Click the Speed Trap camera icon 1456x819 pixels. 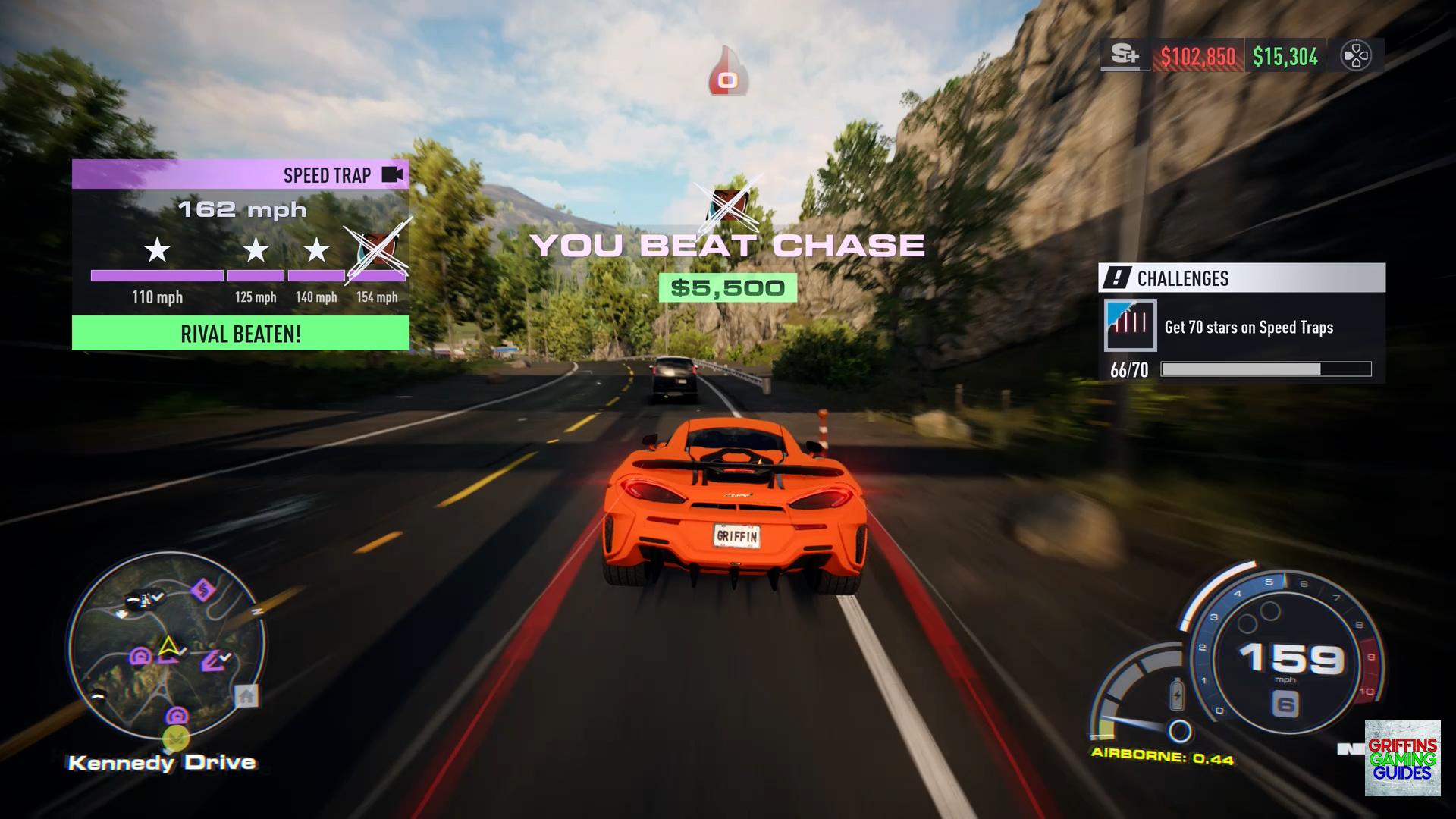pos(392,175)
